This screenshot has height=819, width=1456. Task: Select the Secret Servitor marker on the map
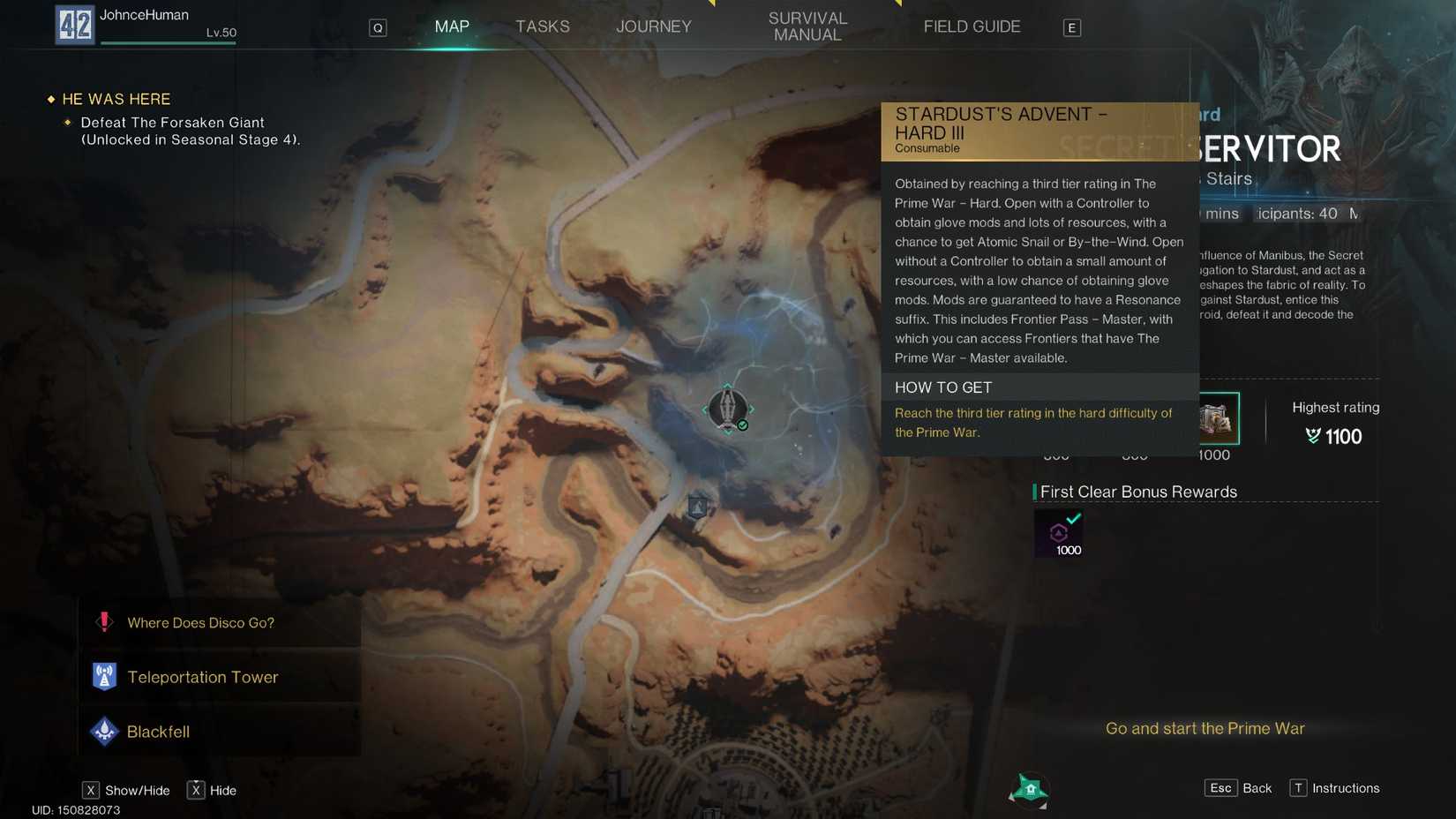point(728,409)
